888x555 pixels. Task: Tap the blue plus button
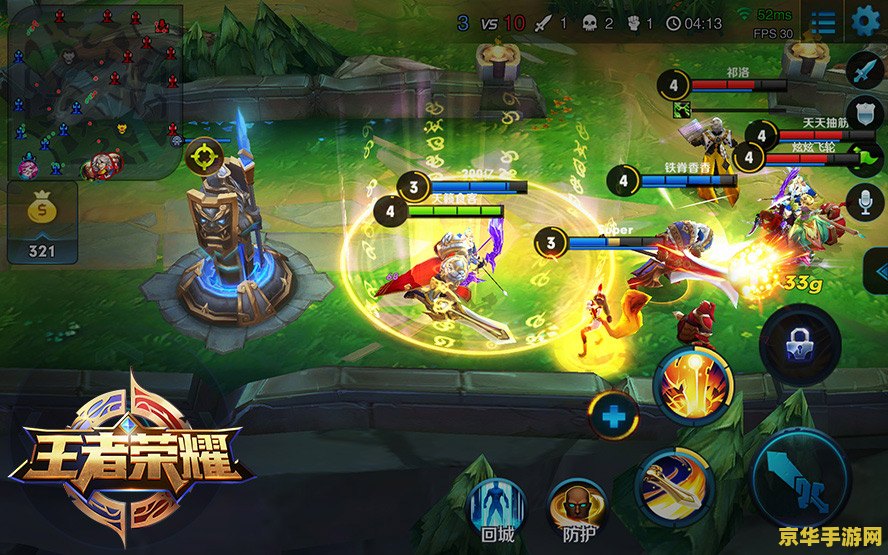pos(613,414)
